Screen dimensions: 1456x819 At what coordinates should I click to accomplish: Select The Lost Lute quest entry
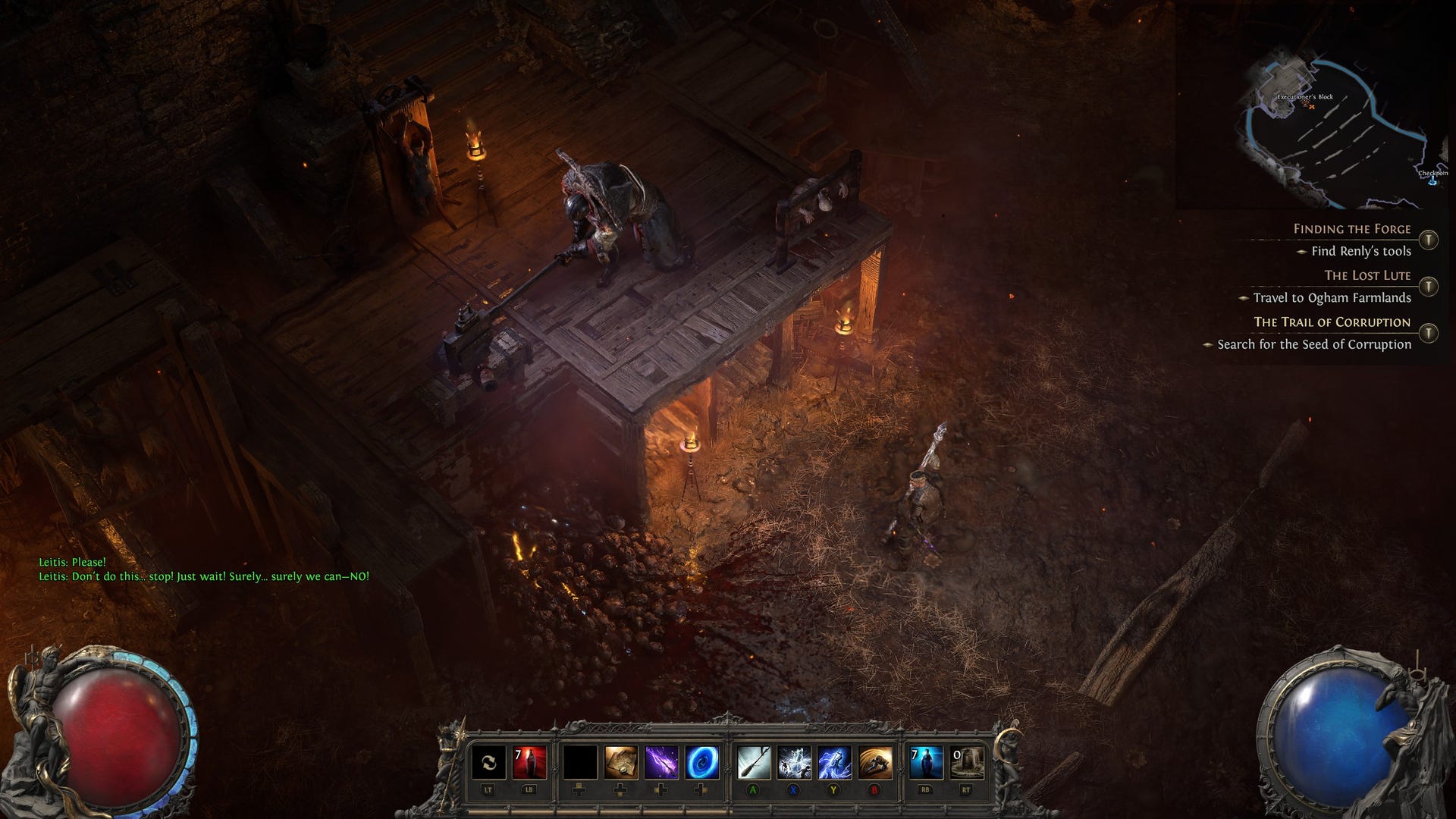(x=1367, y=275)
